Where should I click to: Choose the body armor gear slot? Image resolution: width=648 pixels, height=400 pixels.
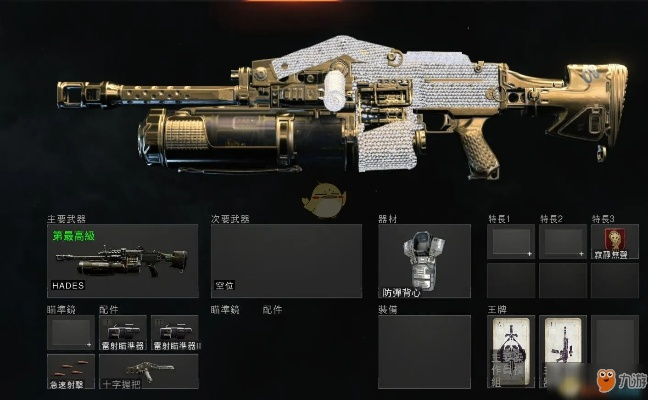(x=424, y=260)
